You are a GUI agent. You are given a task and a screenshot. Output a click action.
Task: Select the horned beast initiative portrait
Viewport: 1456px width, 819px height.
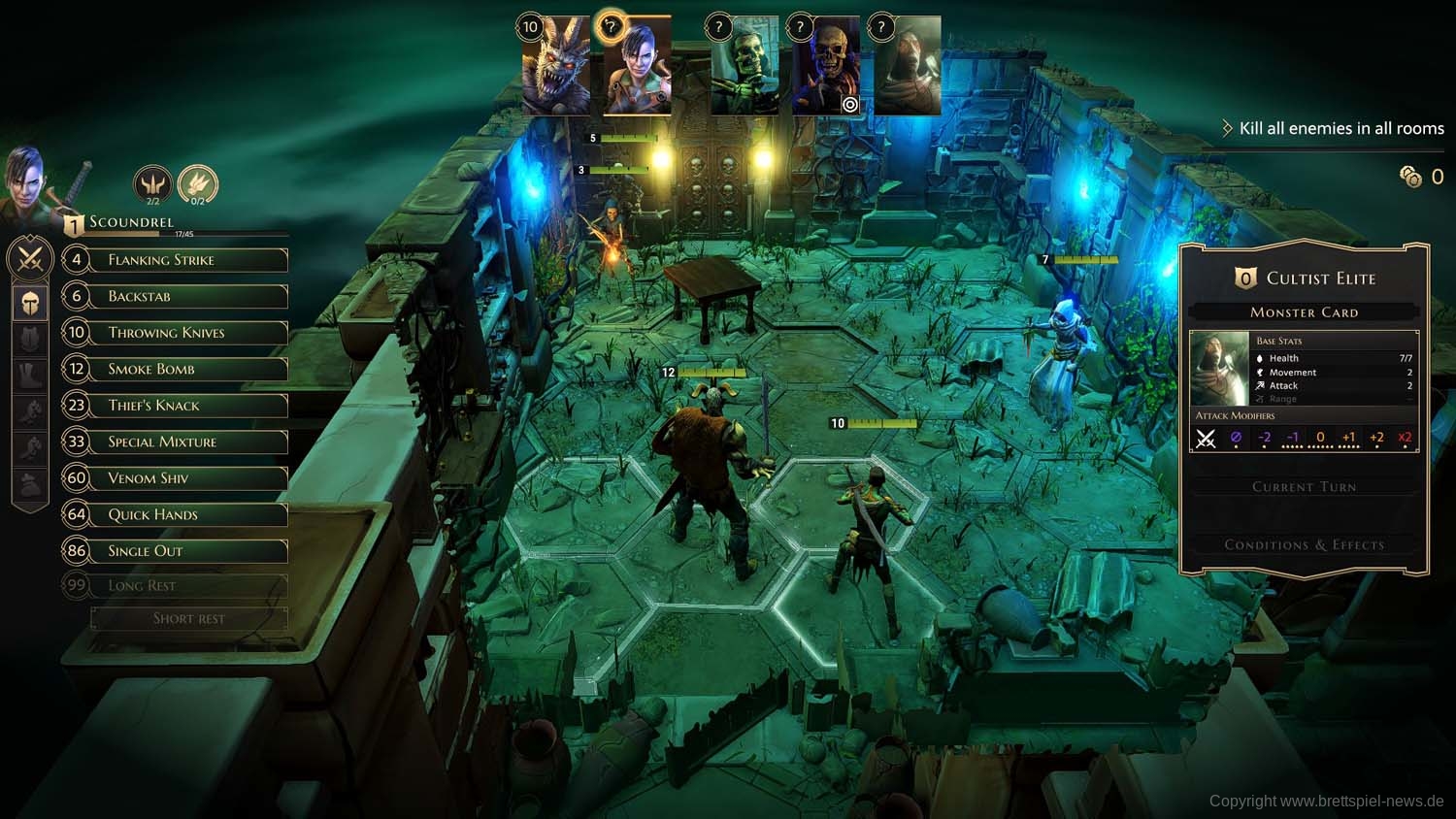(555, 68)
